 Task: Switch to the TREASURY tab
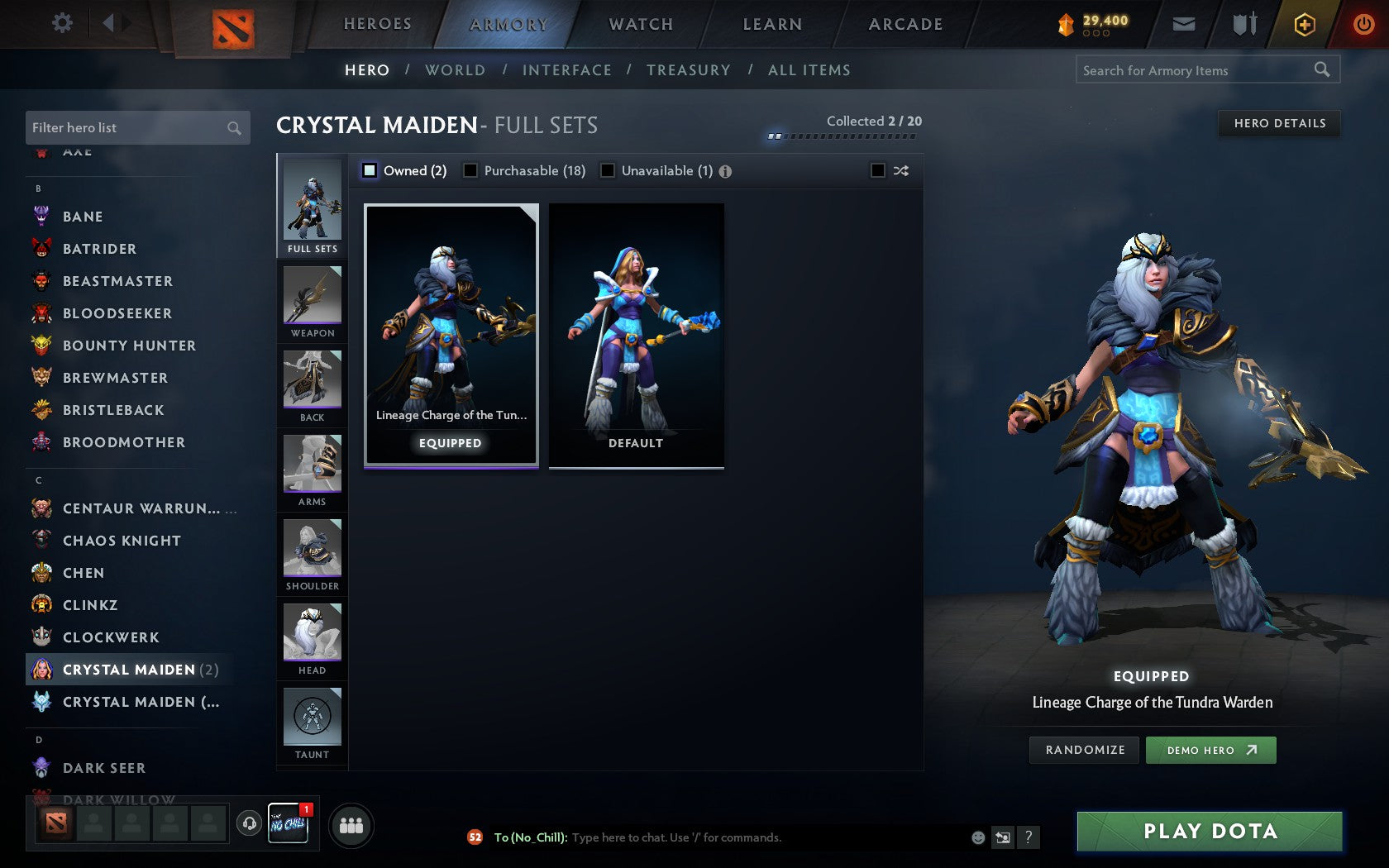[x=689, y=70]
